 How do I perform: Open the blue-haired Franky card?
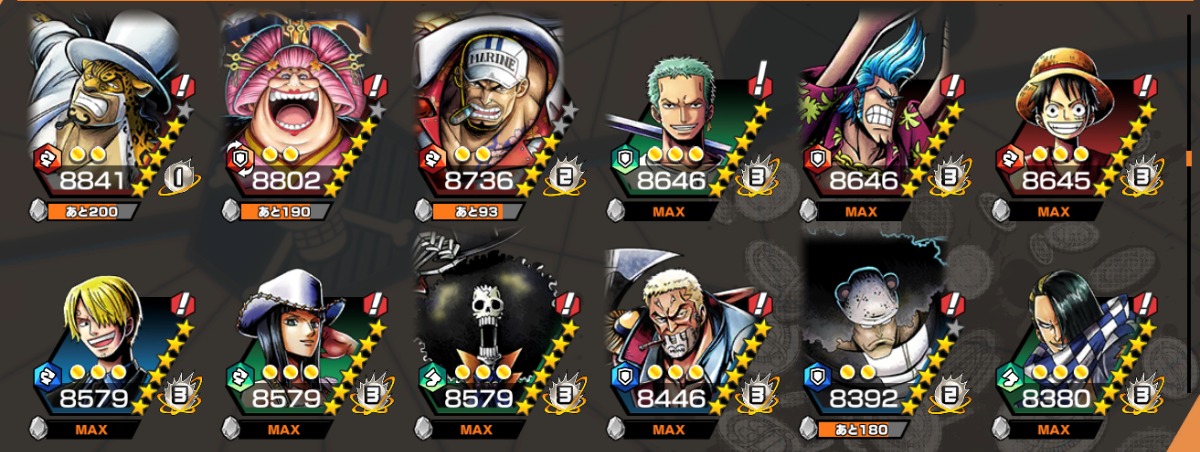[870, 110]
